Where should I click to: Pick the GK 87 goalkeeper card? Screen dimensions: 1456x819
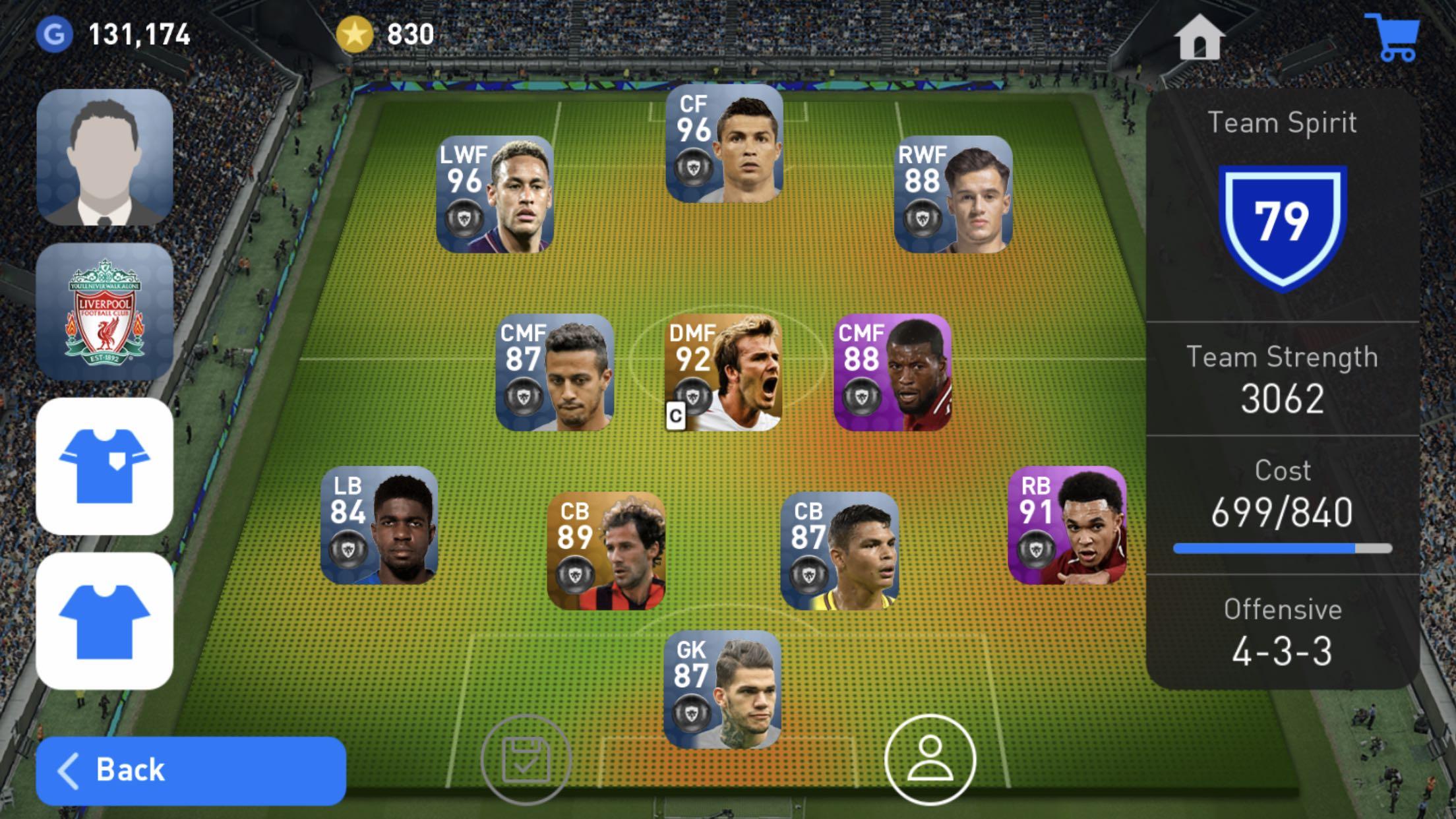[x=723, y=690]
